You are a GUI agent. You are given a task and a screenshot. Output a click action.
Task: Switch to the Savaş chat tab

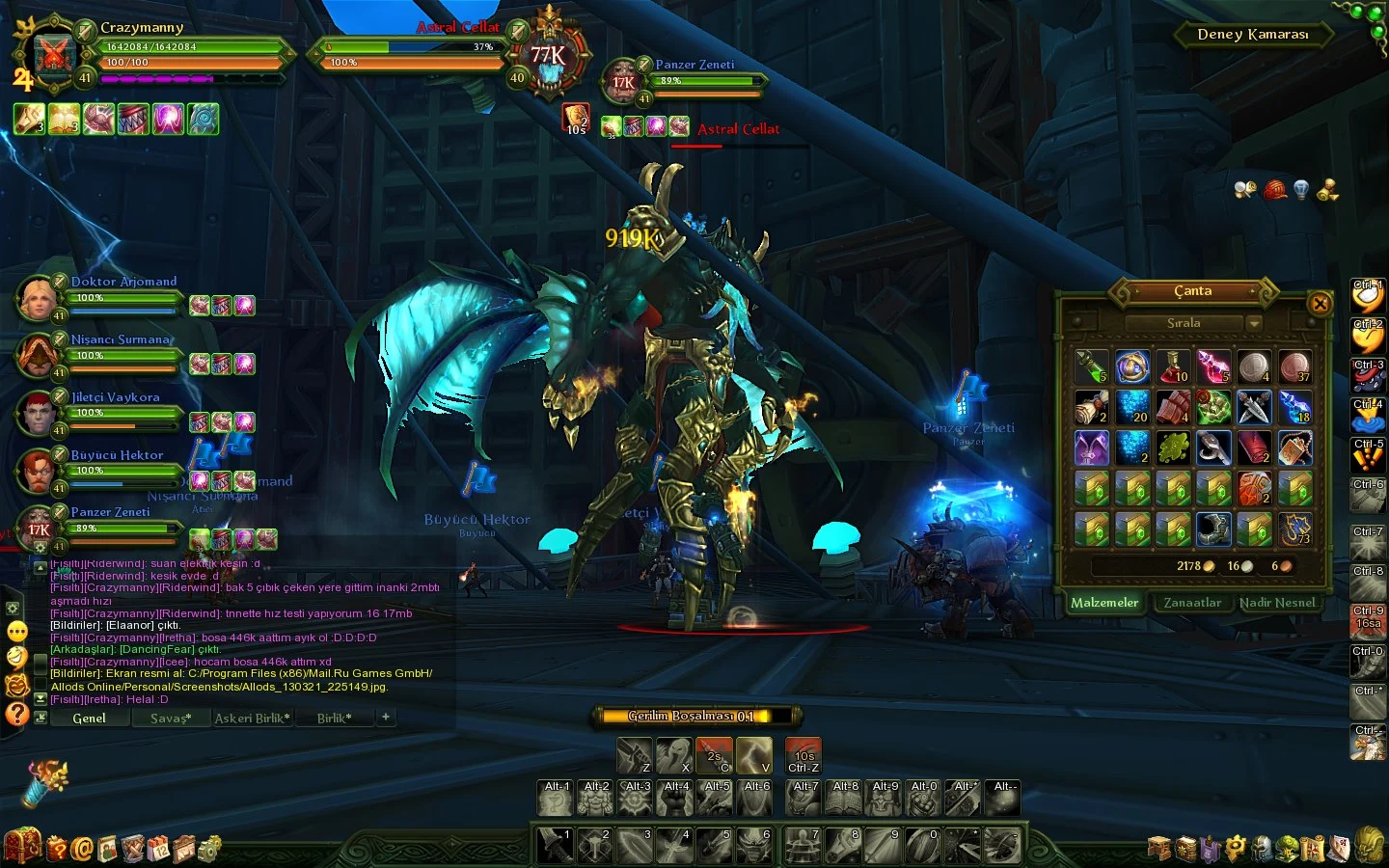[171, 718]
